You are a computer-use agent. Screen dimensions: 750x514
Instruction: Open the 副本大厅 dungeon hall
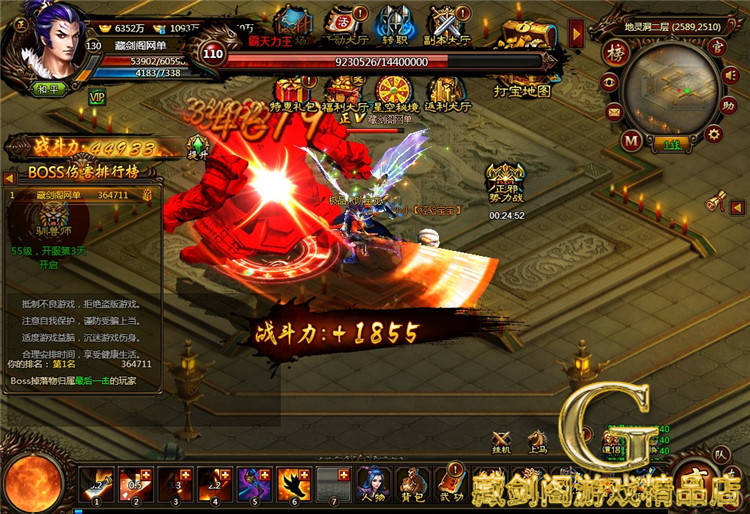448,24
